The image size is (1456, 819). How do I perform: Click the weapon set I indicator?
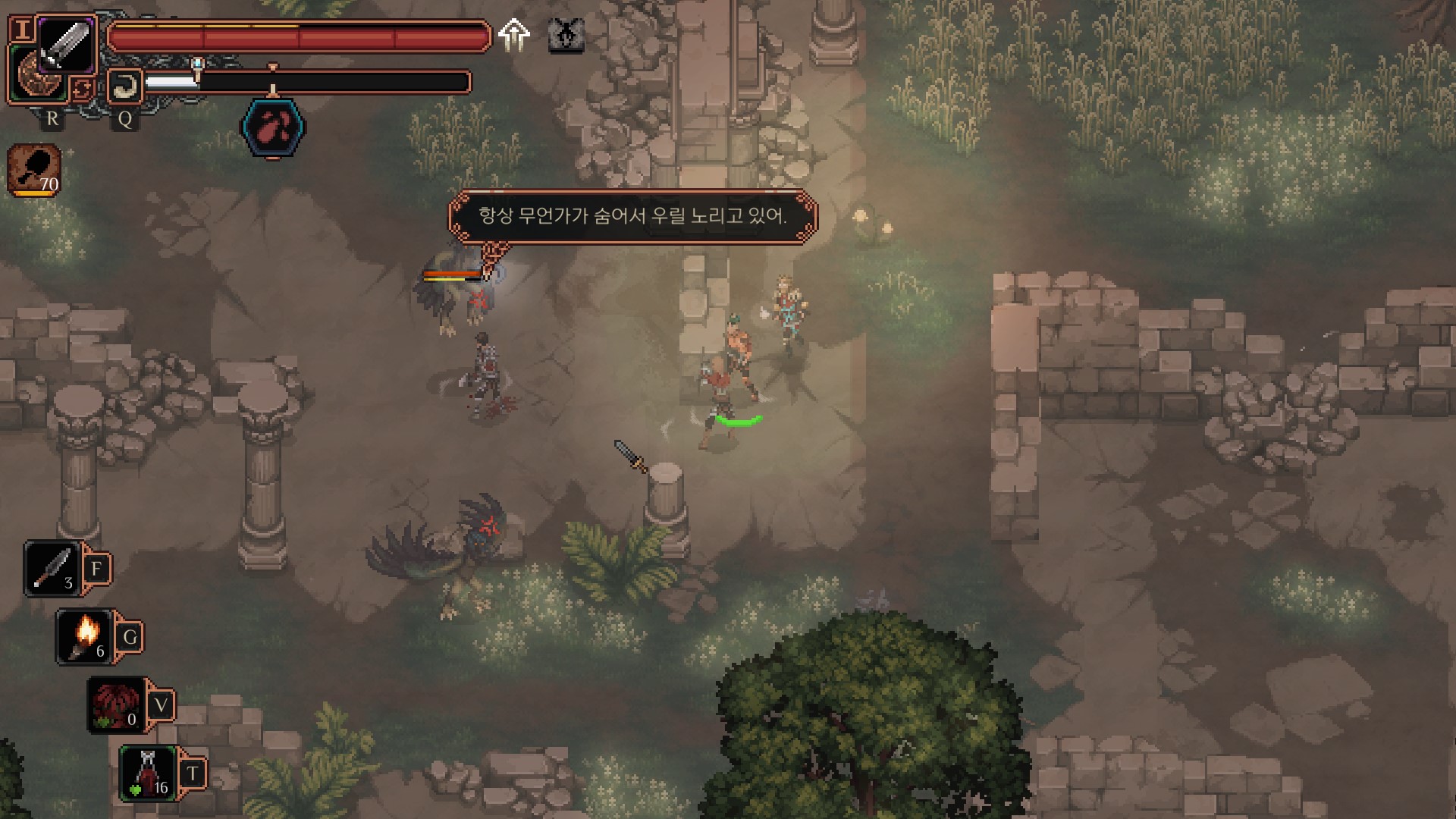click(23, 30)
